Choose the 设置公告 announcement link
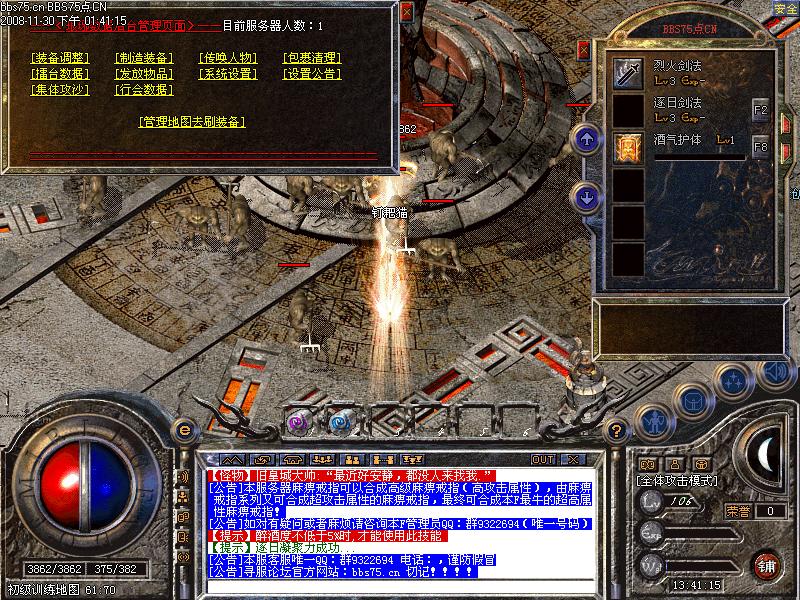Image resolution: width=800 pixels, height=600 pixels. pos(312,74)
